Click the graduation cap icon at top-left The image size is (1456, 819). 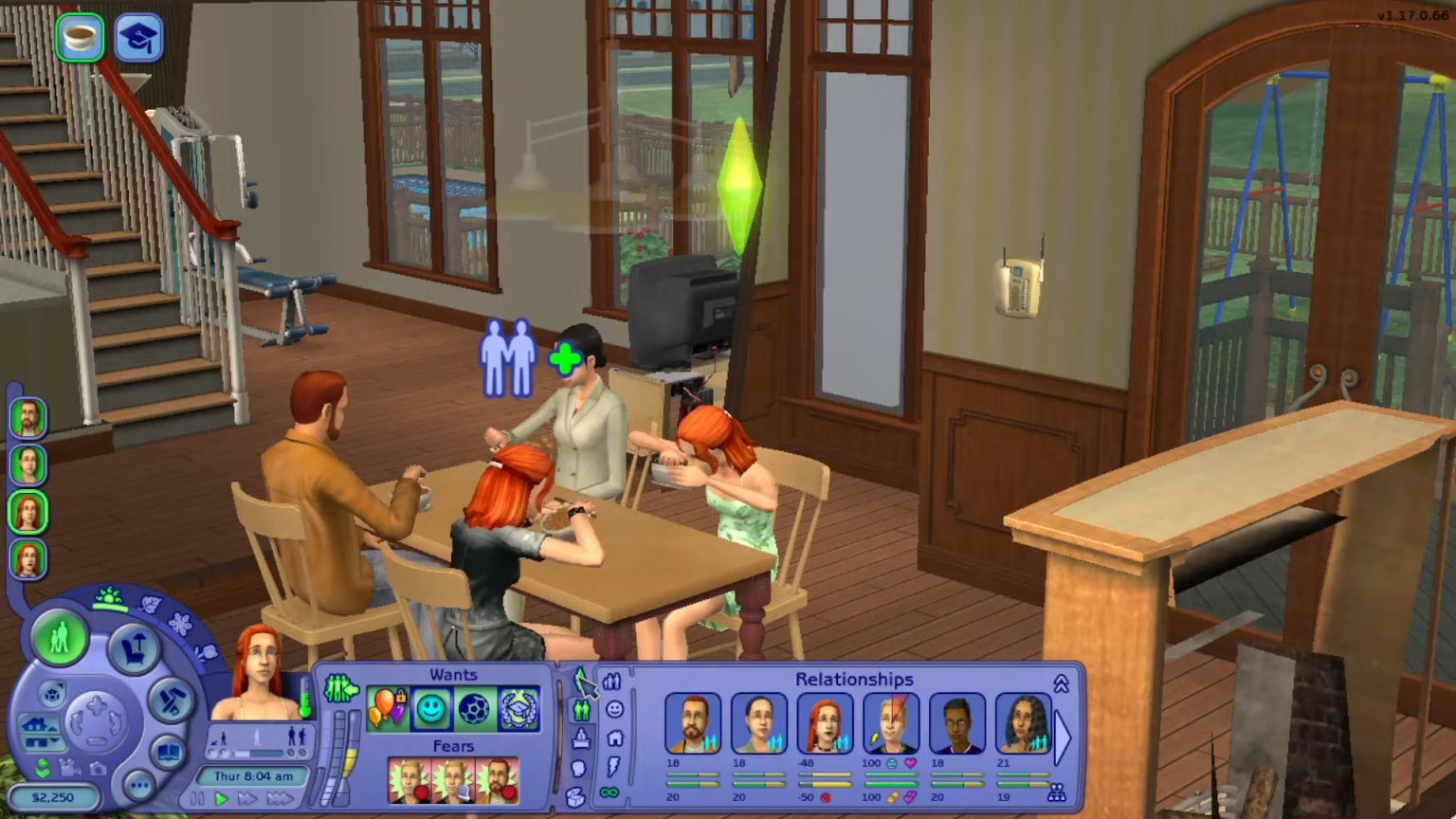[x=138, y=37]
